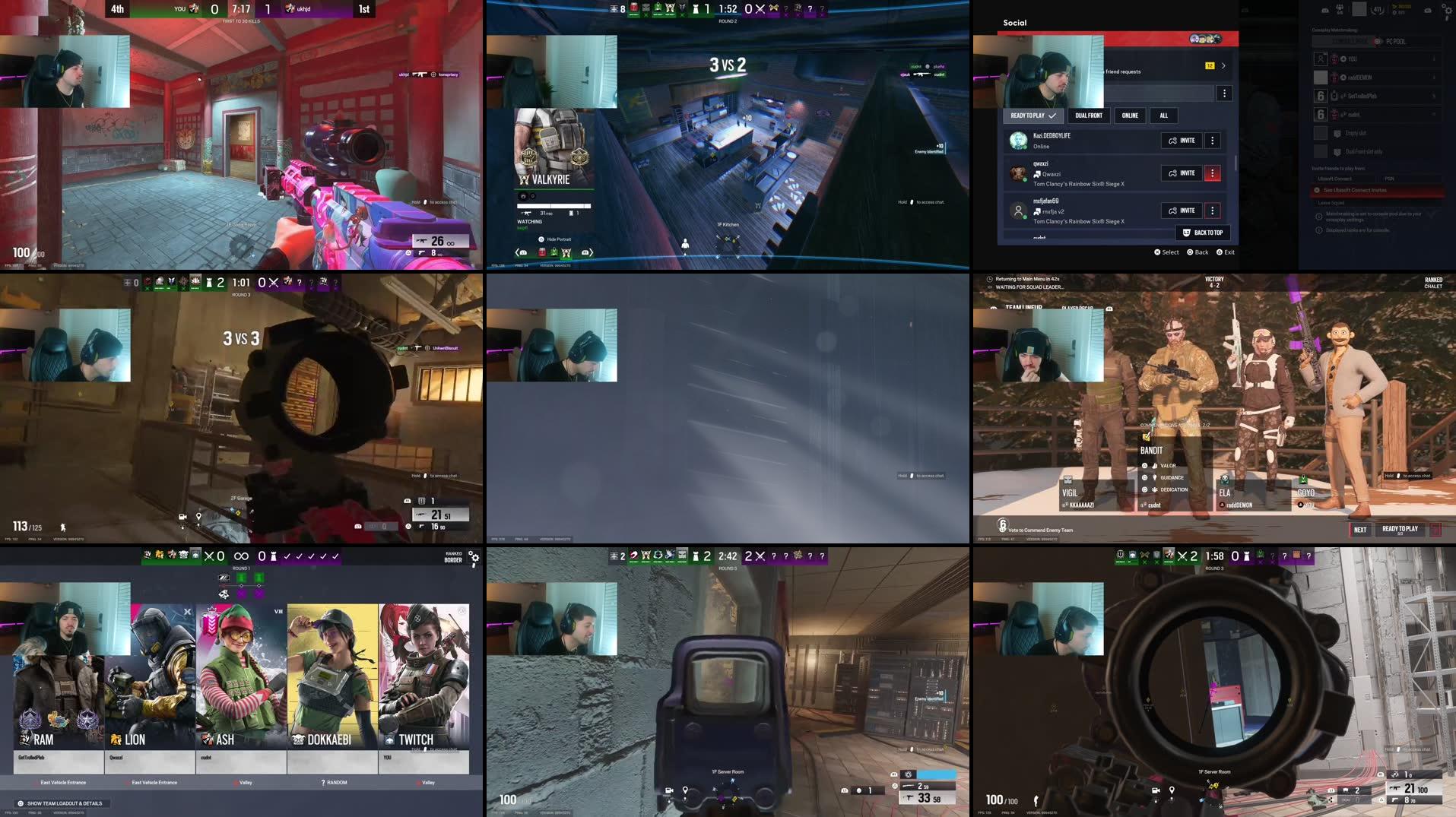The image size is (1456, 817).
Task: Select the Dedication commendation icon for Bandit
Action: tap(1155, 489)
